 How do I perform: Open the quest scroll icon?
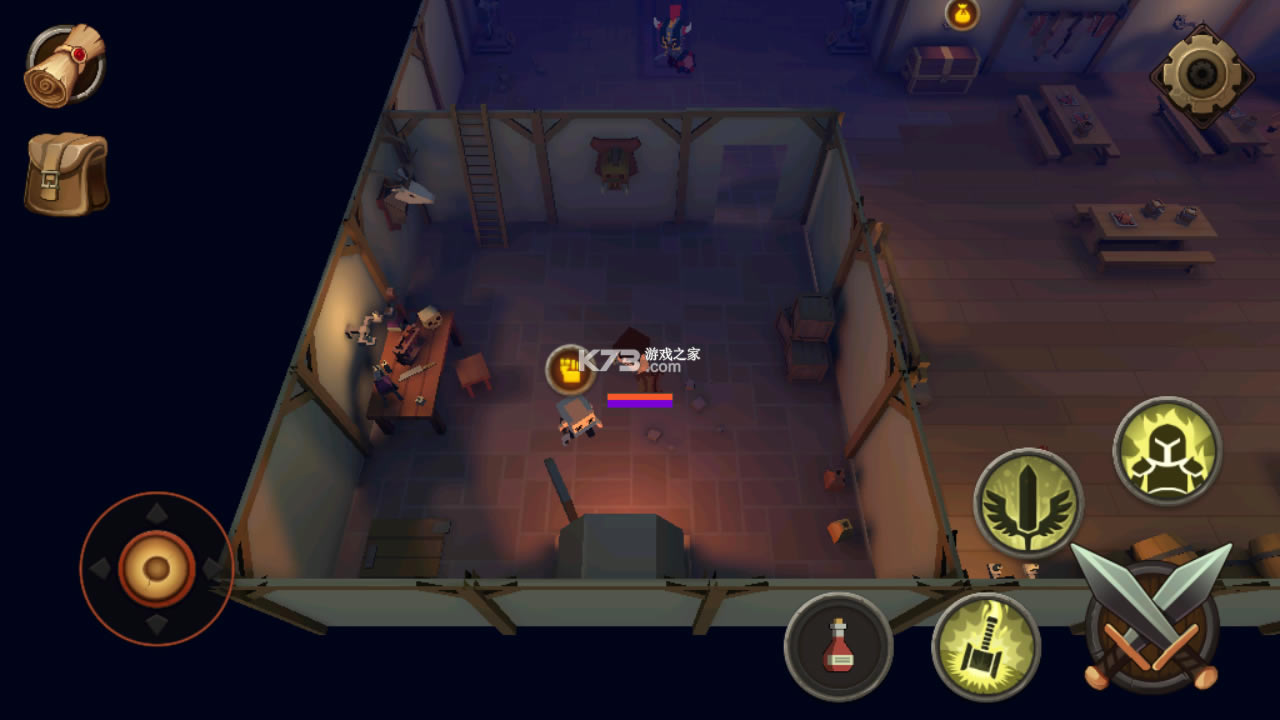point(65,65)
